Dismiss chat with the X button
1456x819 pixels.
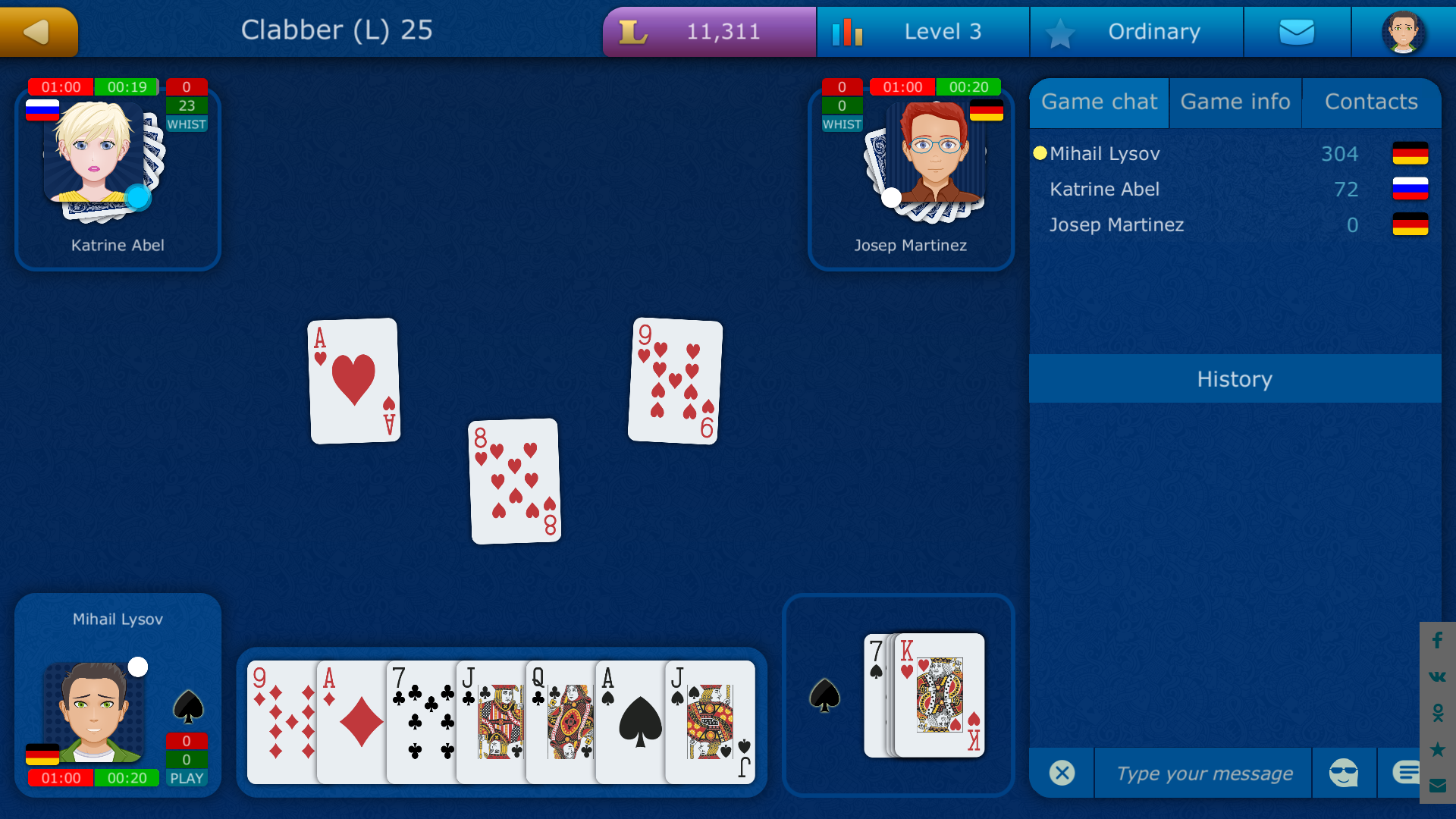point(1061,773)
